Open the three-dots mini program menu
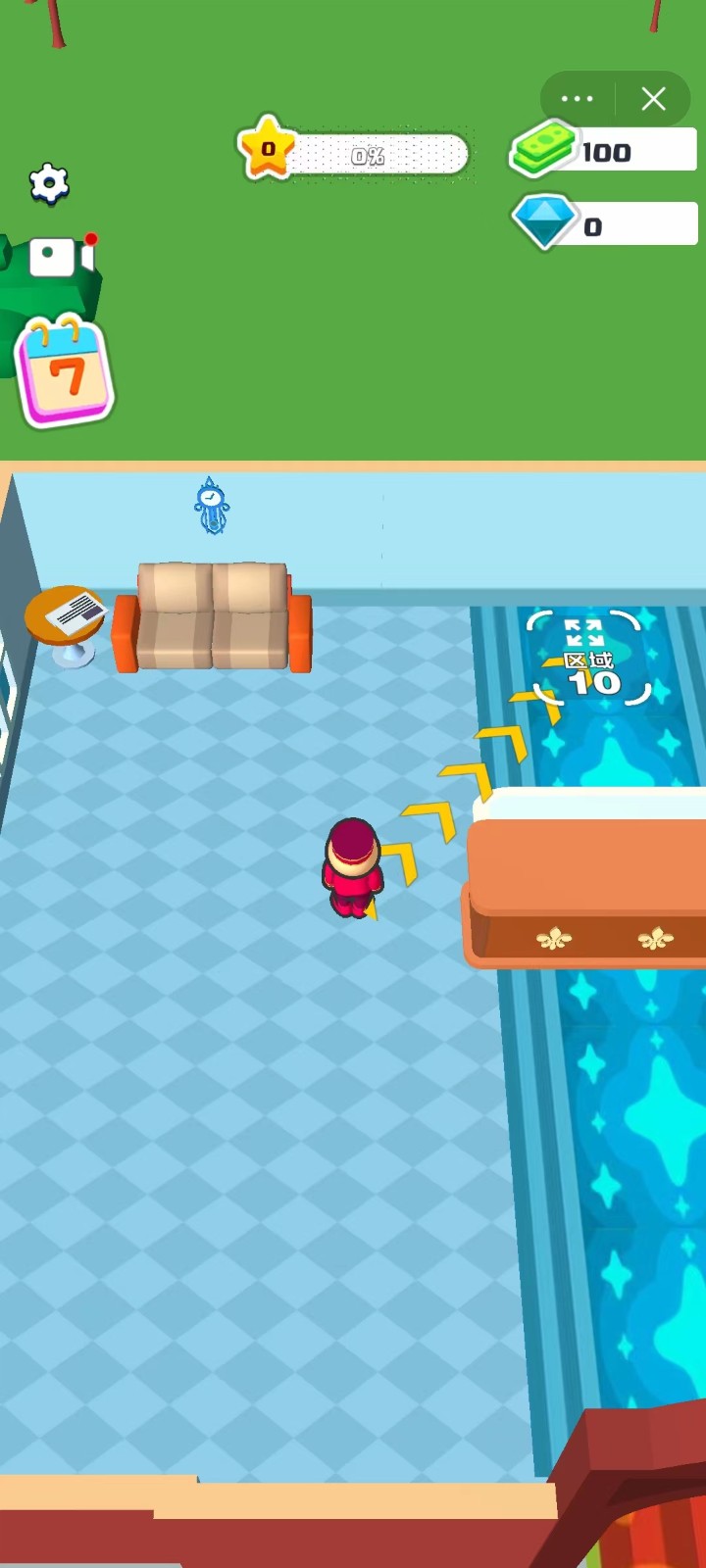Screen dimensions: 706x1568 tap(577, 99)
